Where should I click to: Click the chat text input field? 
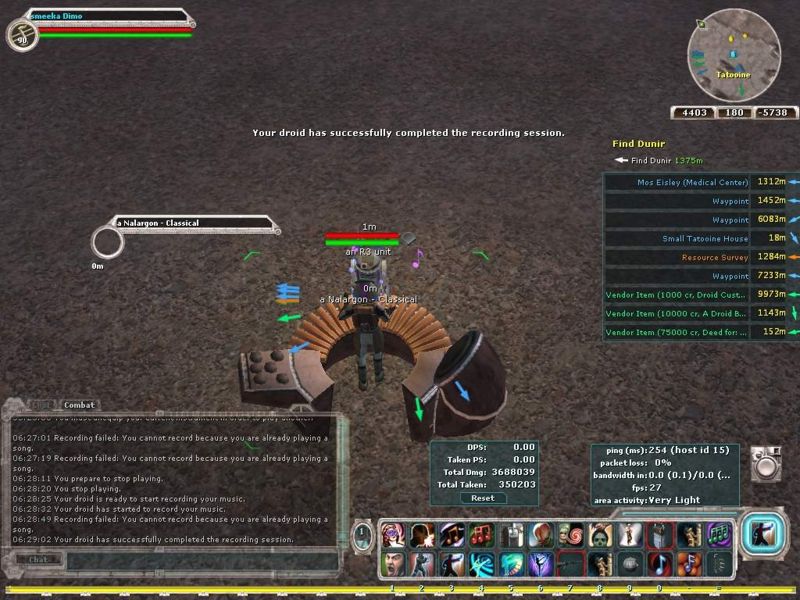click(200, 560)
